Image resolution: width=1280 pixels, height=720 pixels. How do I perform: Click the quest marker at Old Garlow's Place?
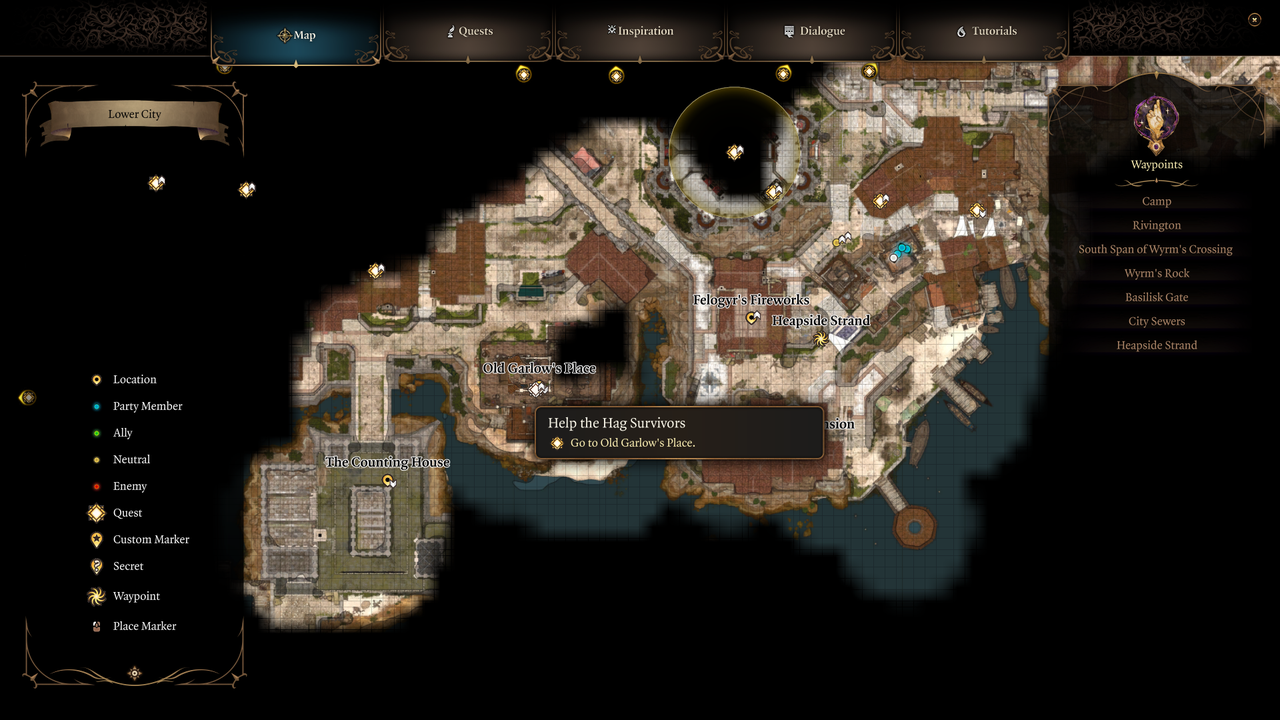(x=537, y=389)
